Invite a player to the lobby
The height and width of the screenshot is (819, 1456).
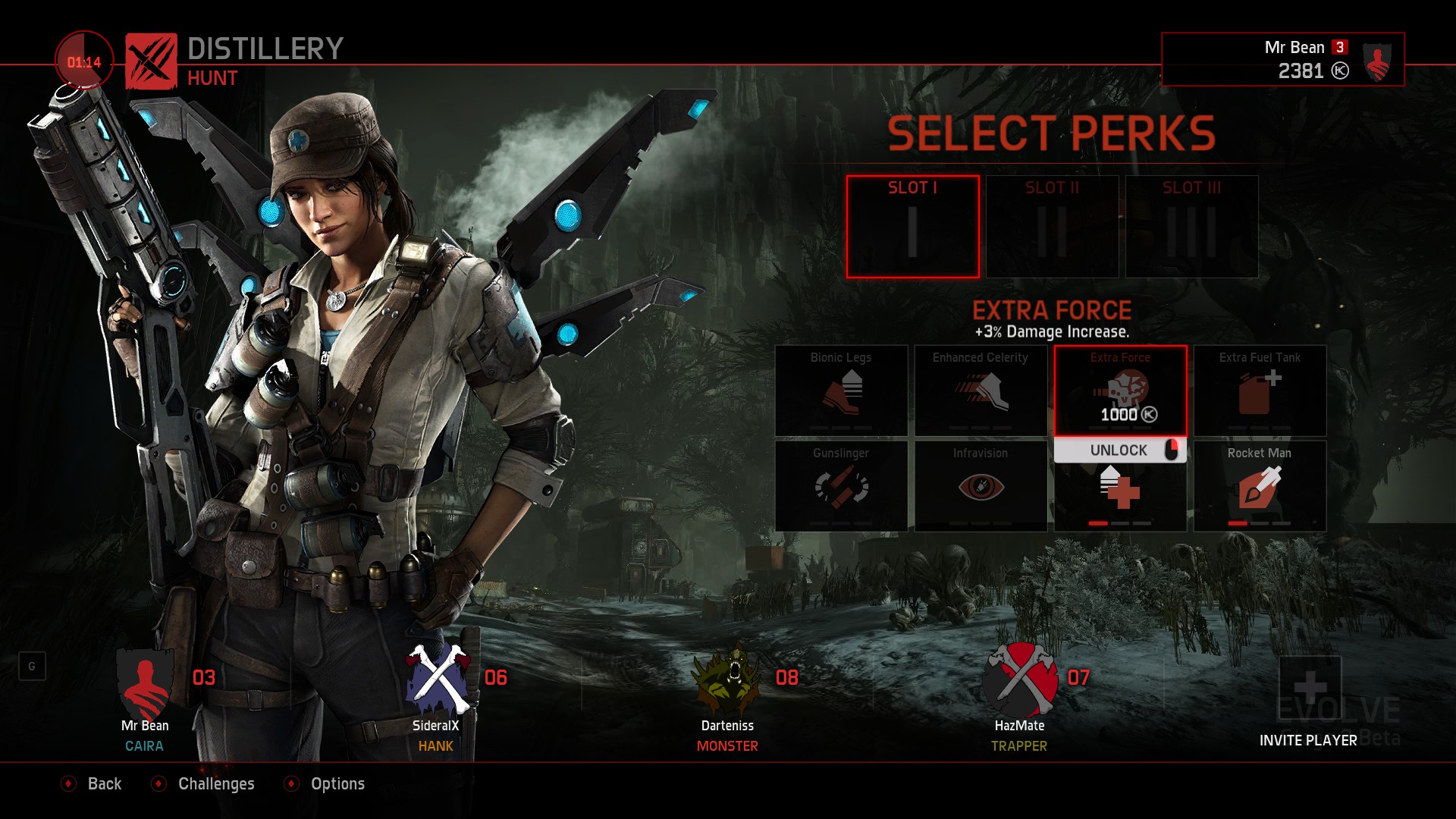click(1309, 704)
